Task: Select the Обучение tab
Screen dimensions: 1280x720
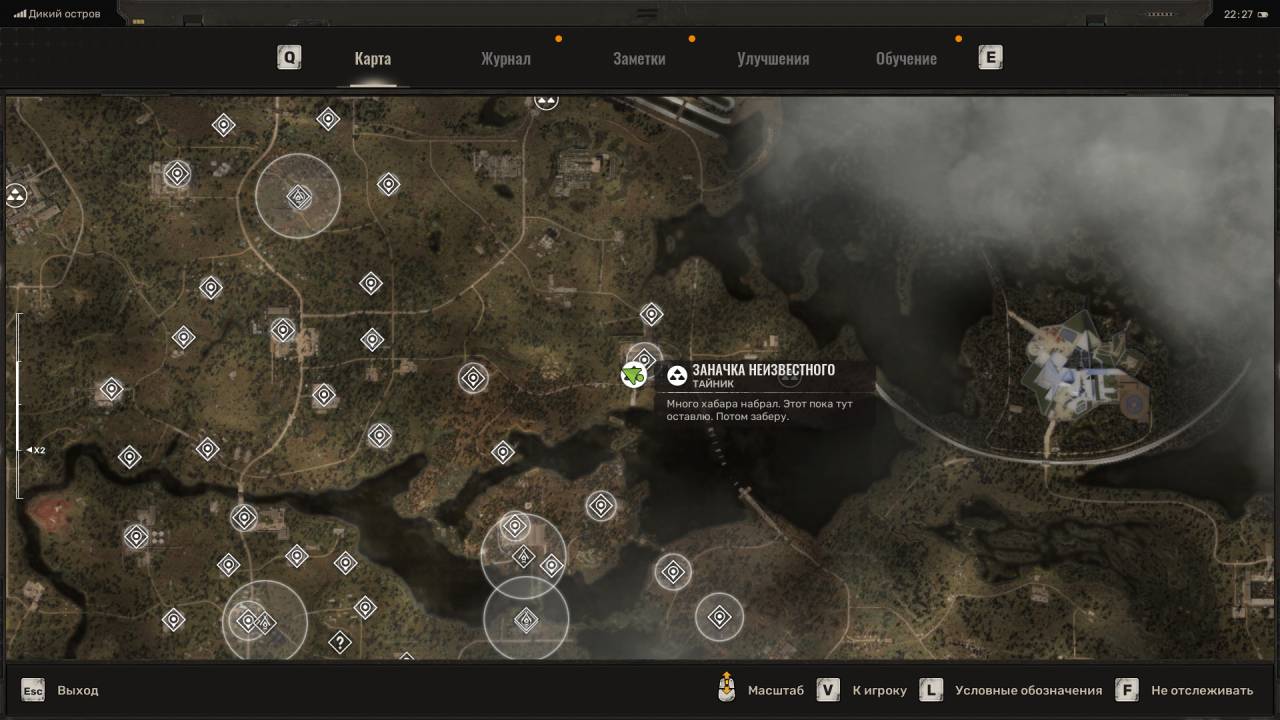Action: click(x=906, y=59)
